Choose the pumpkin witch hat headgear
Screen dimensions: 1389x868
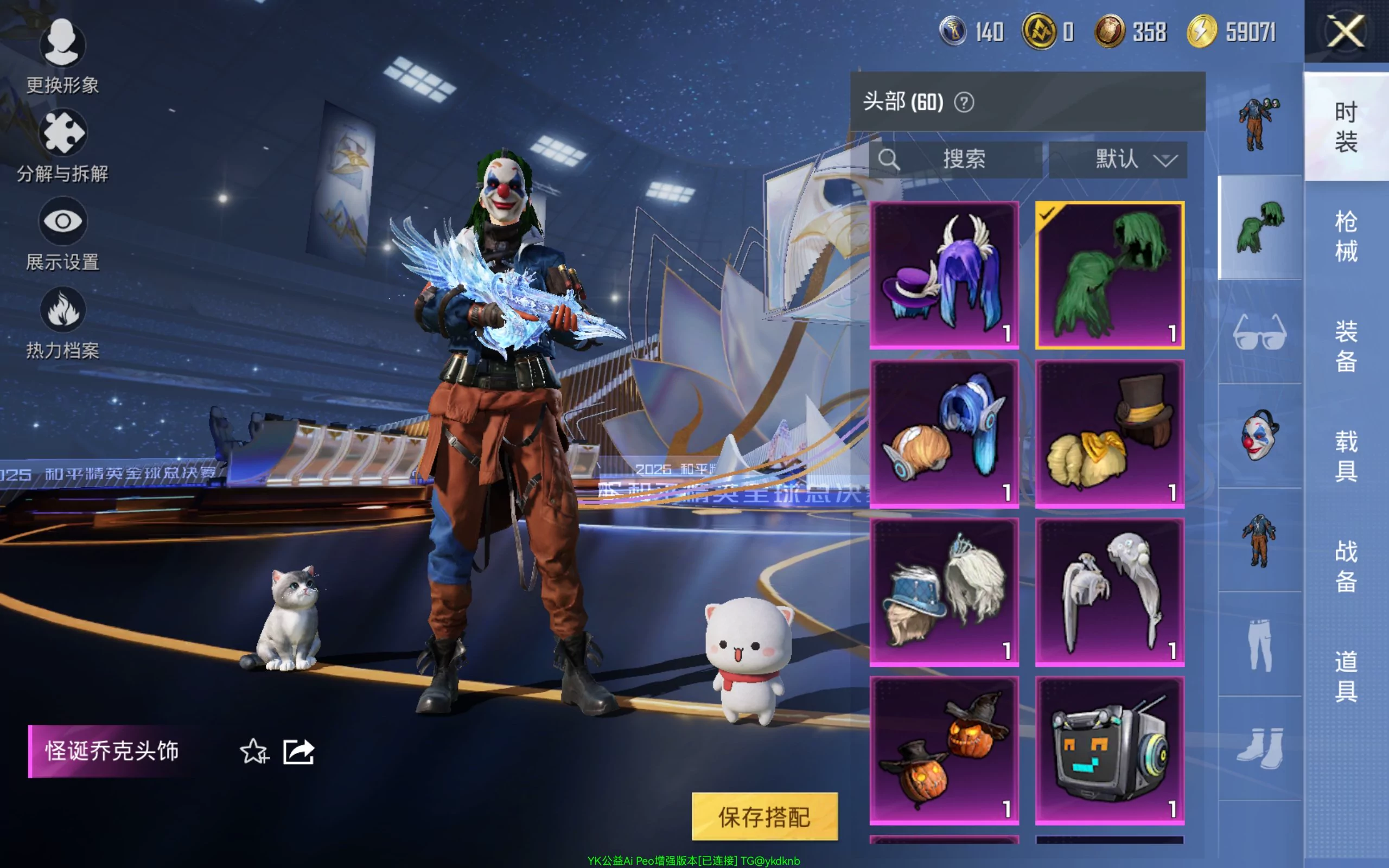click(944, 750)
